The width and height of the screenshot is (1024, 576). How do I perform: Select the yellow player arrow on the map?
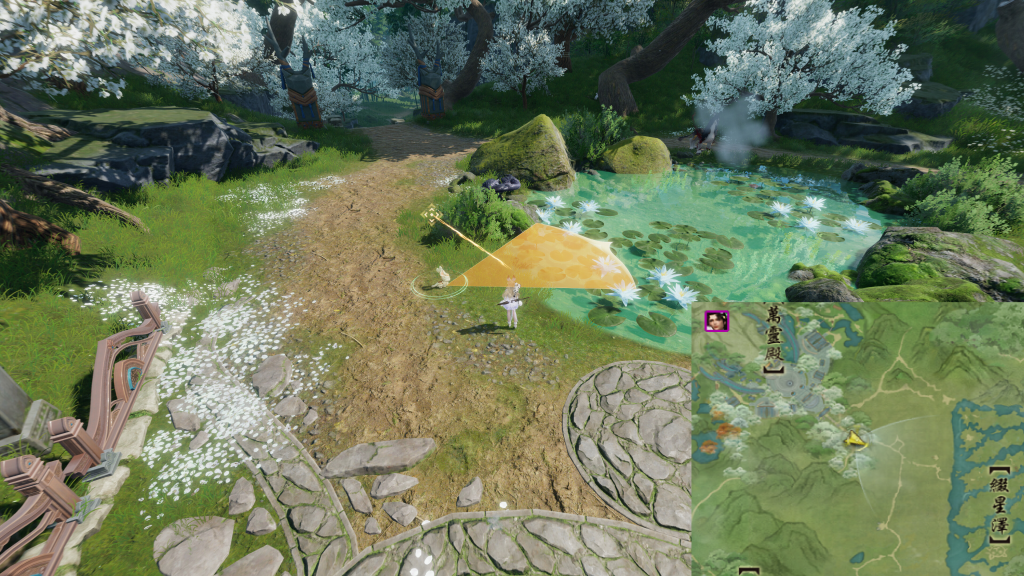[x=854, y=438]
